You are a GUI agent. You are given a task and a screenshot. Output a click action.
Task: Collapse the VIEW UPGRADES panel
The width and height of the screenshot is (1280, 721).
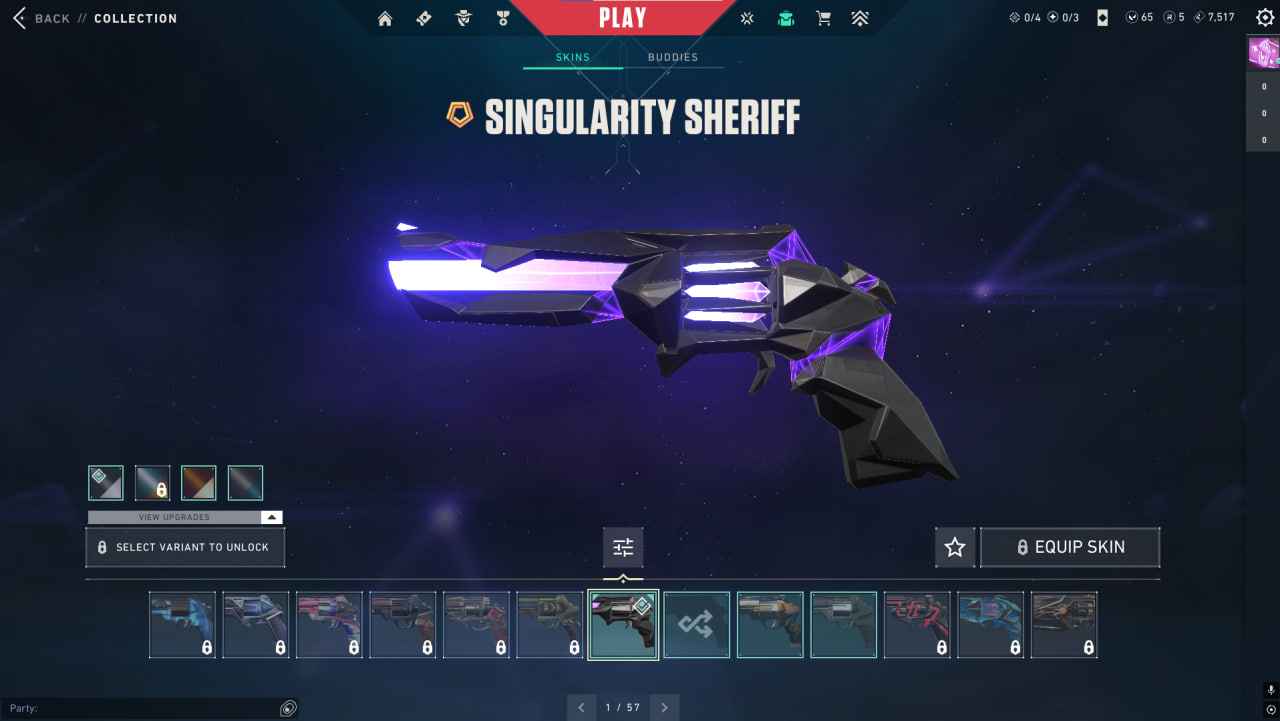(270, 517)
